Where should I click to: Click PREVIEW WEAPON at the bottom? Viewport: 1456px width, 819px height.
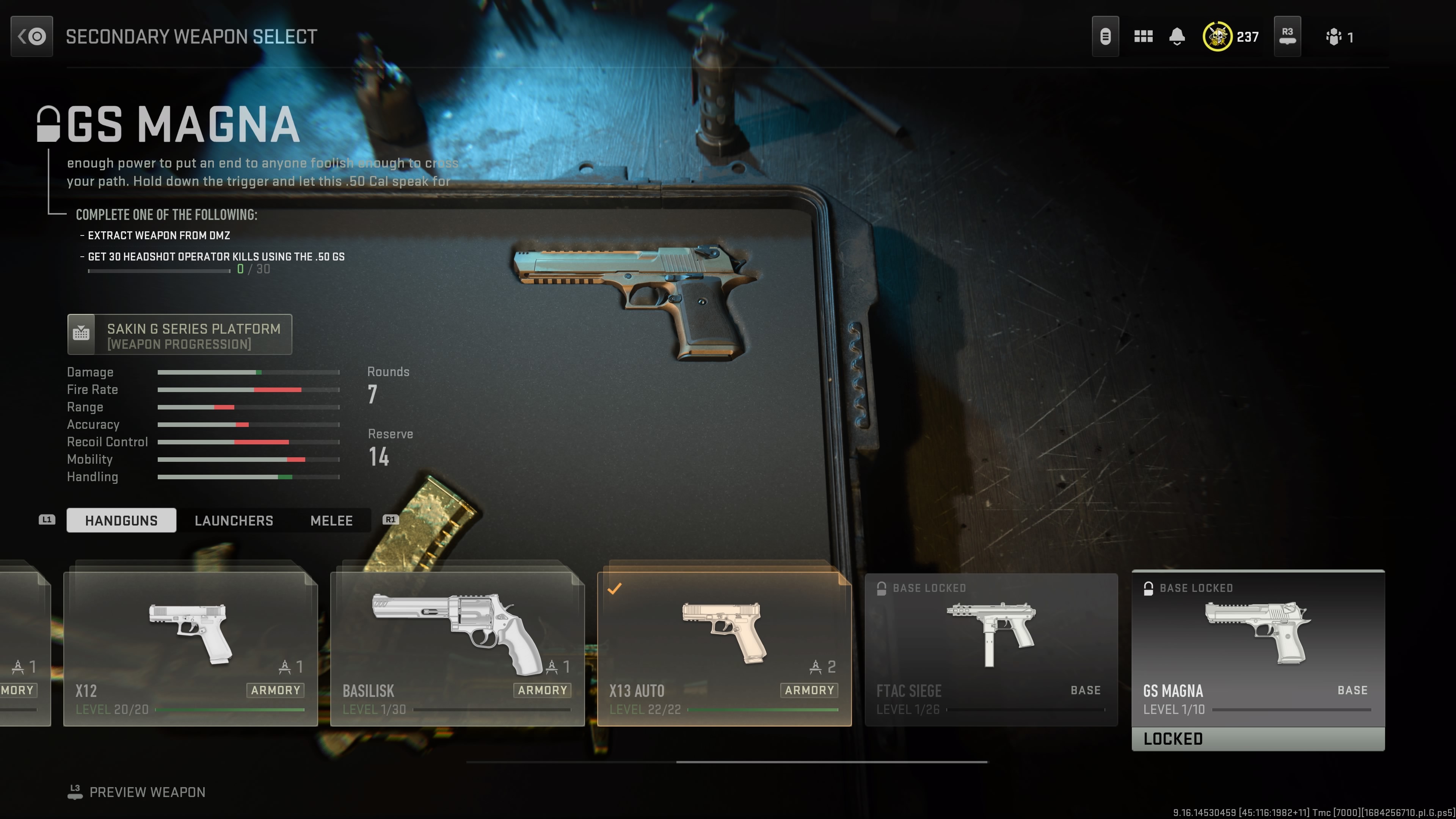[x=148, y=792]
